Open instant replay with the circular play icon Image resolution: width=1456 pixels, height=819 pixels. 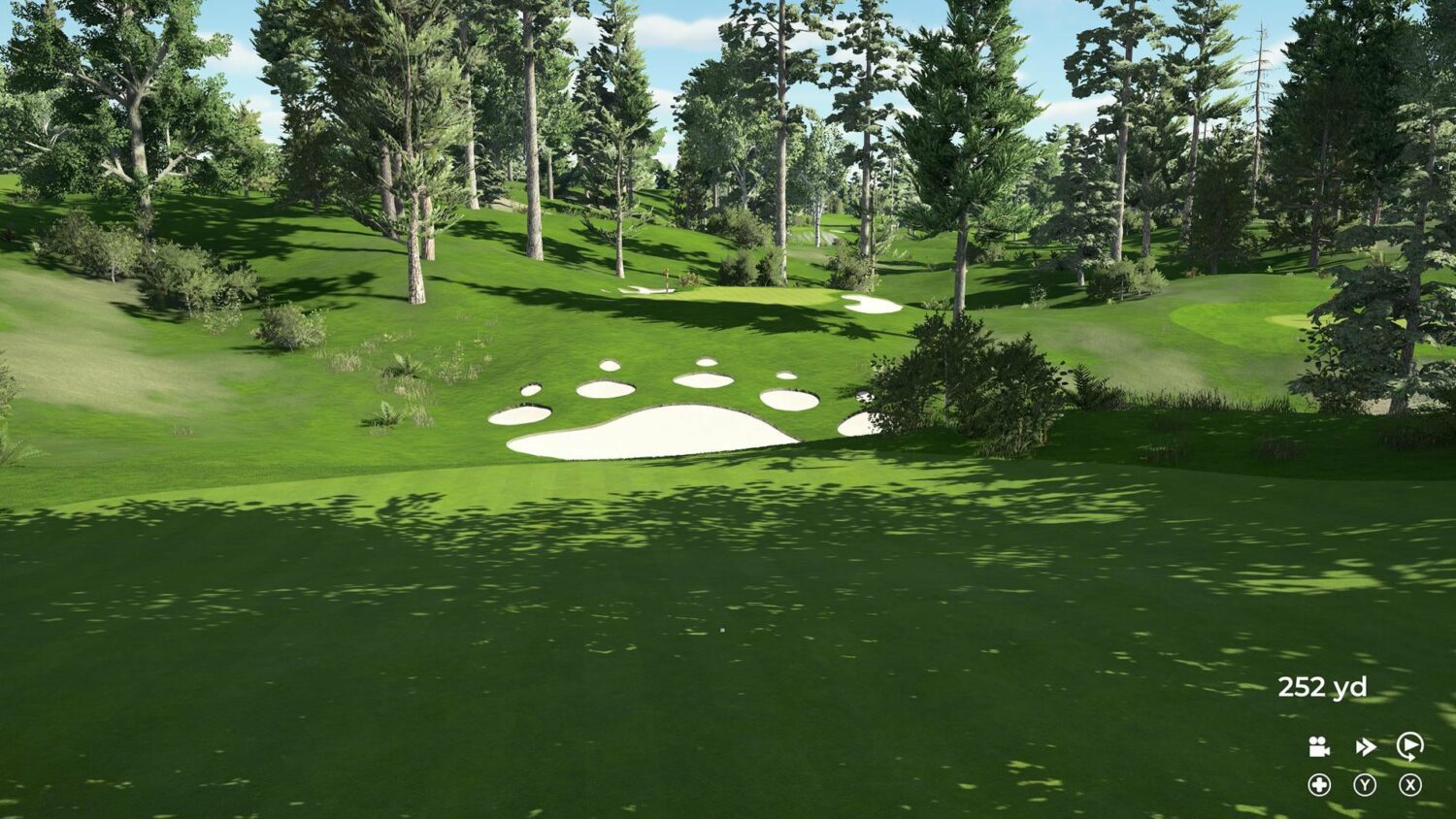click(1407, 747)
